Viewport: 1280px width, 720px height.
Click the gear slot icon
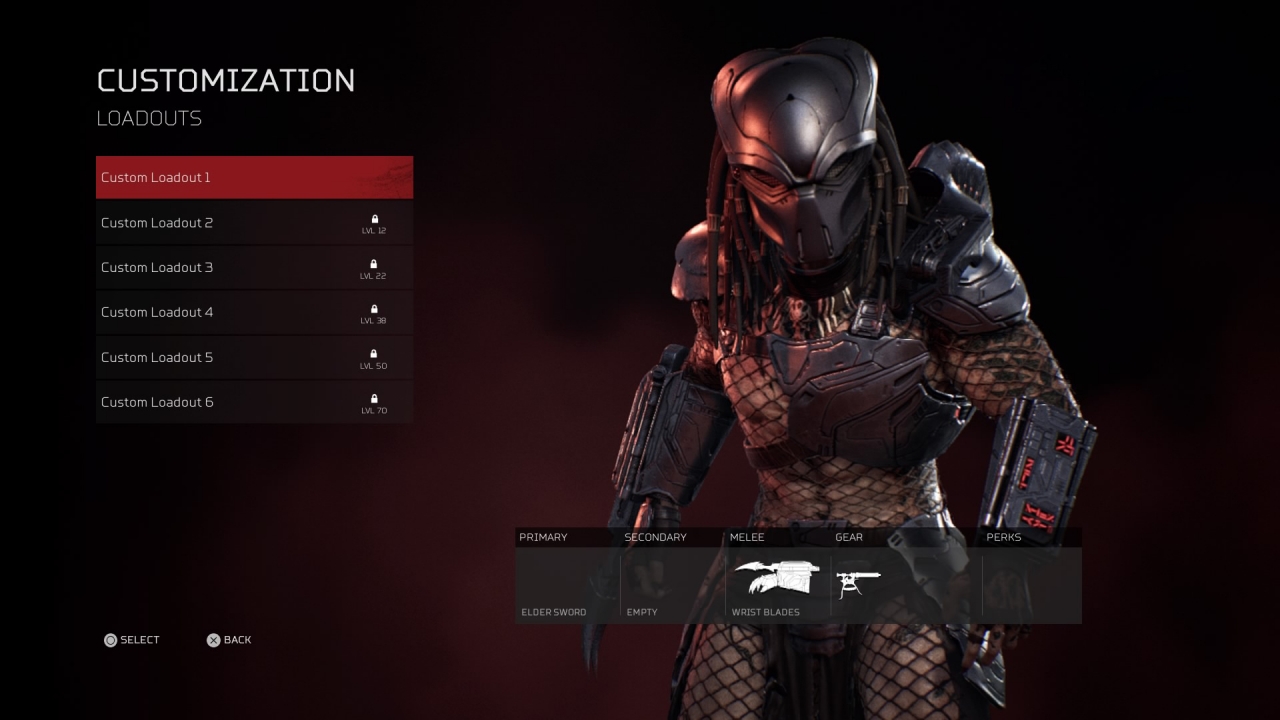tap(858, 584)
